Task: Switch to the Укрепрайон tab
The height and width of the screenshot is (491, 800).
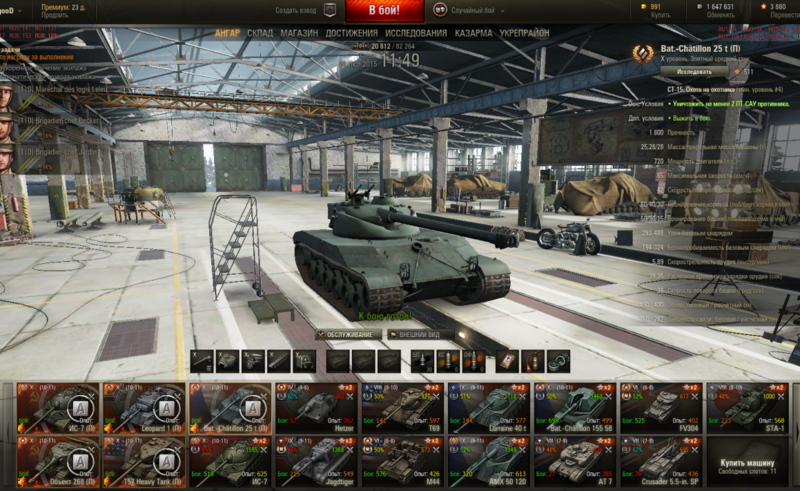Action: pyautogui.click(x=525, y=33)
